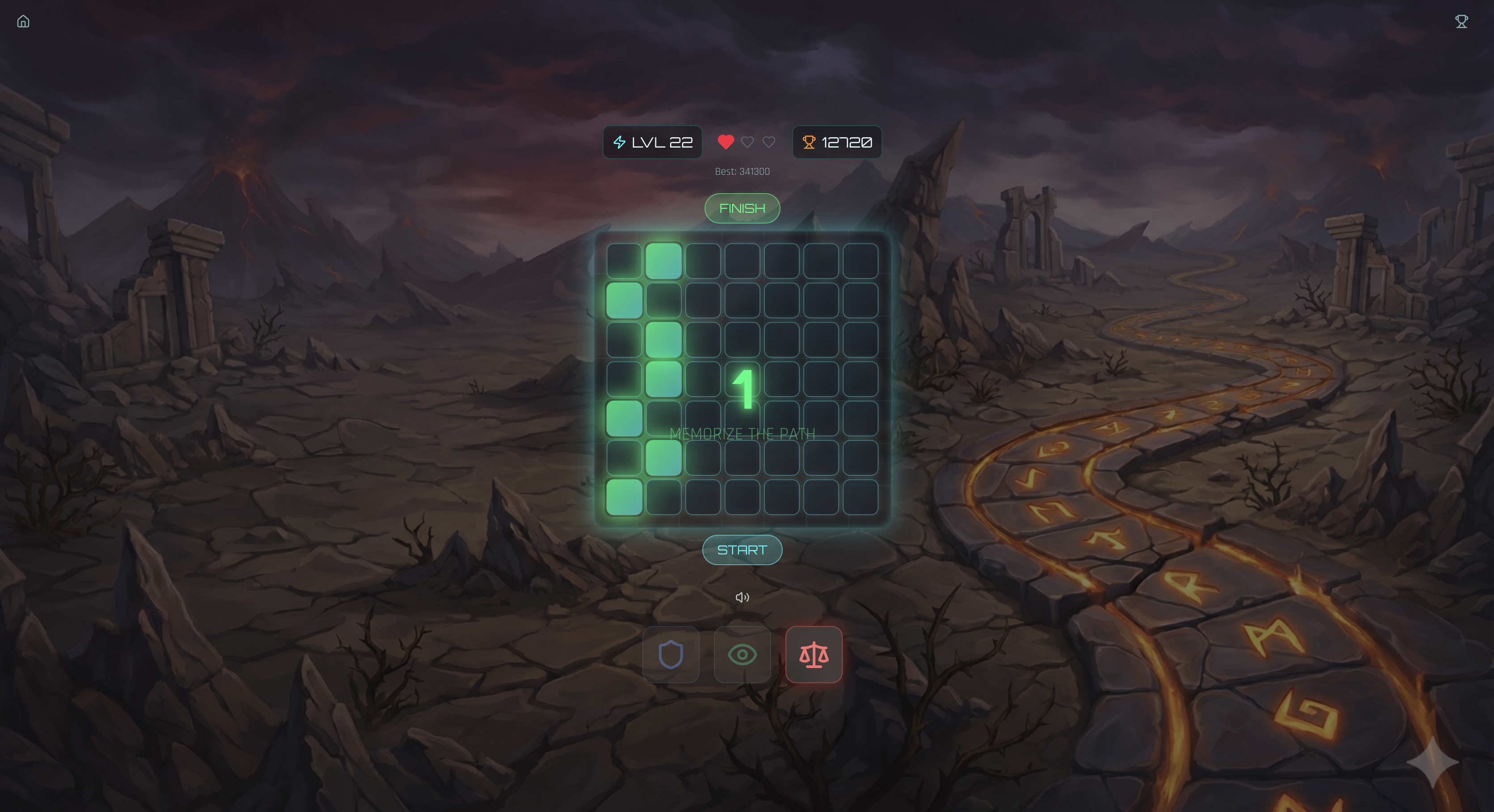Click the home icon top-left

tap(24, 21)
